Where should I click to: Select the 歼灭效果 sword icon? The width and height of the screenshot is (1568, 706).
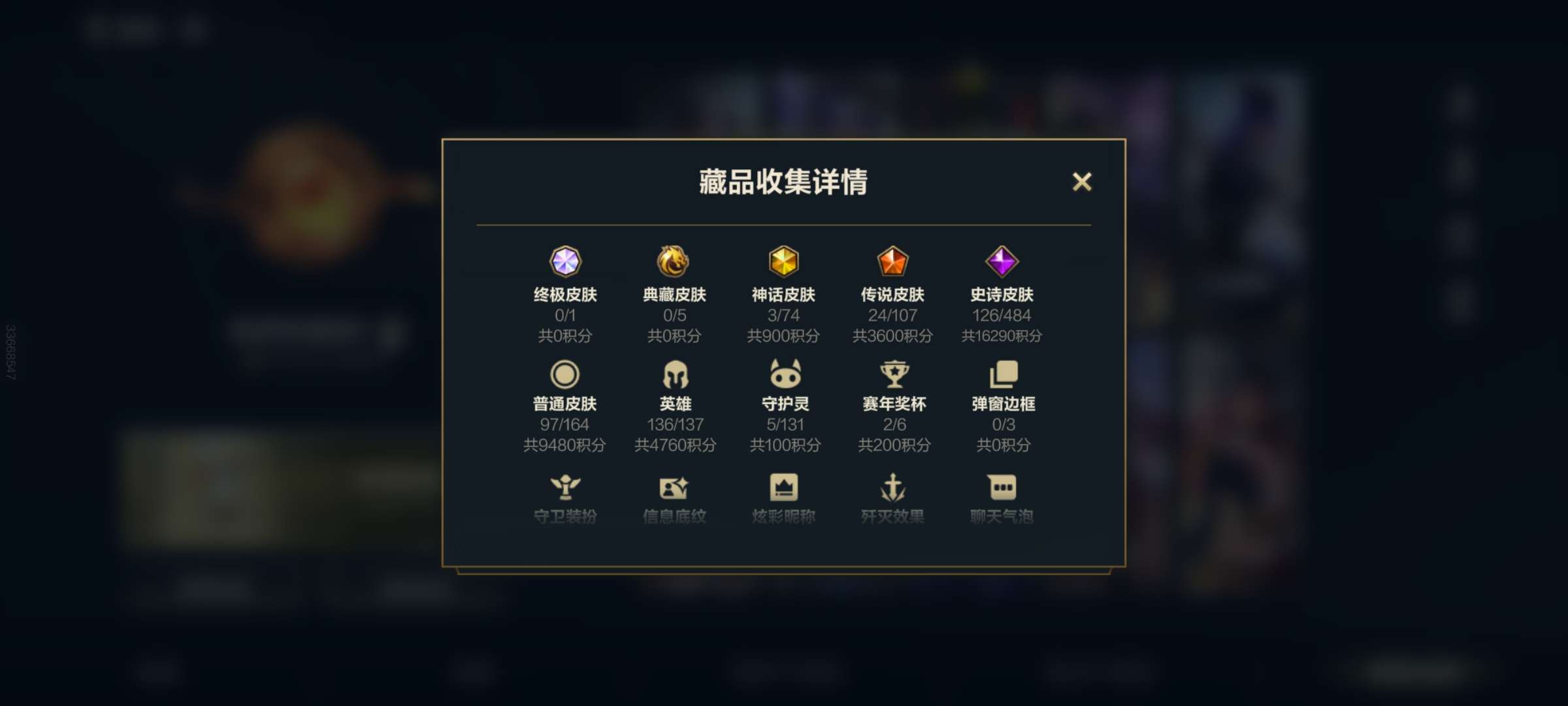coord(892,486)
